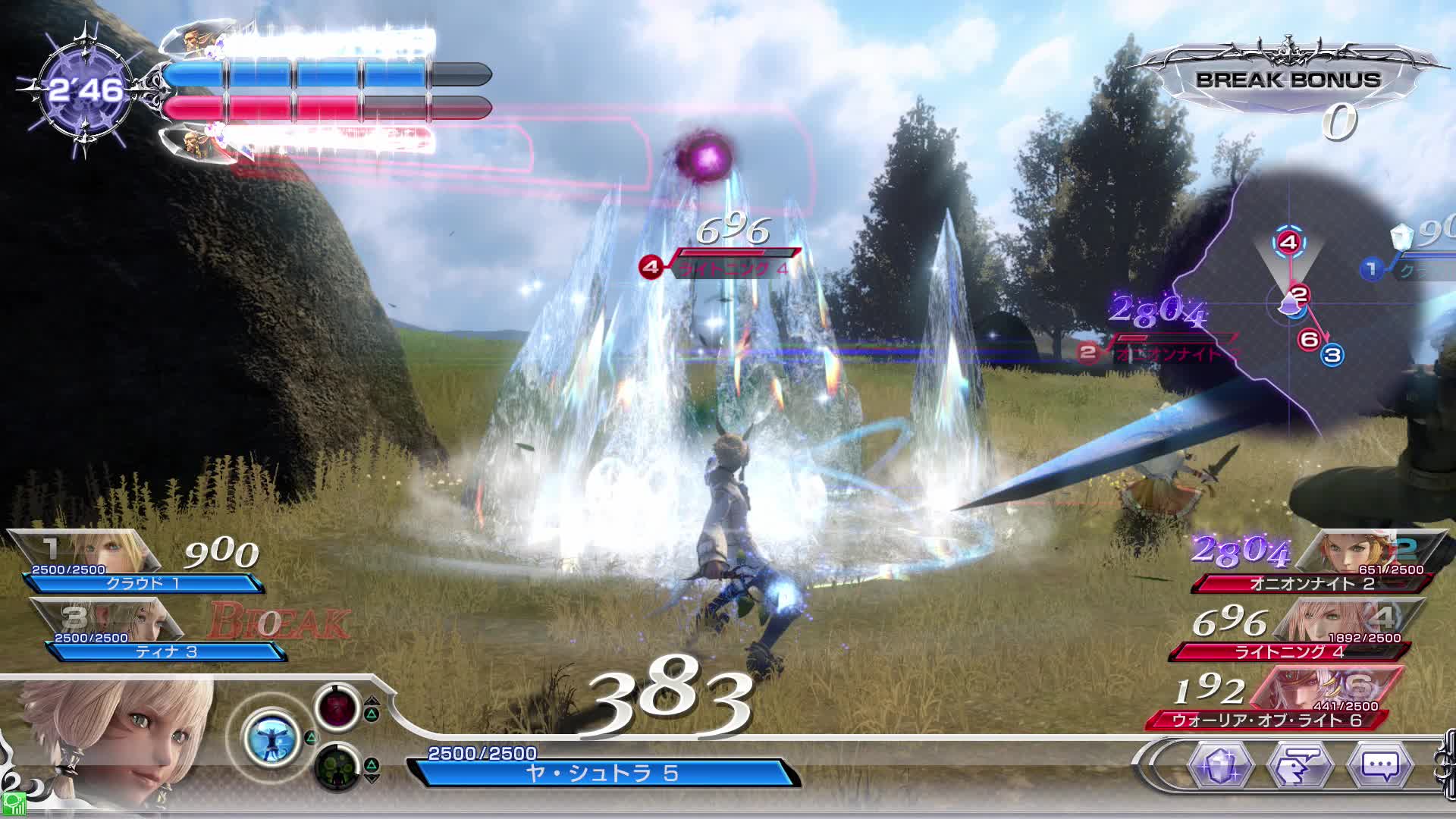The width and height of the screenshot is (1456, 819).
Task: Toggle the triangle button prompt near EX skill
Action: 311,738
